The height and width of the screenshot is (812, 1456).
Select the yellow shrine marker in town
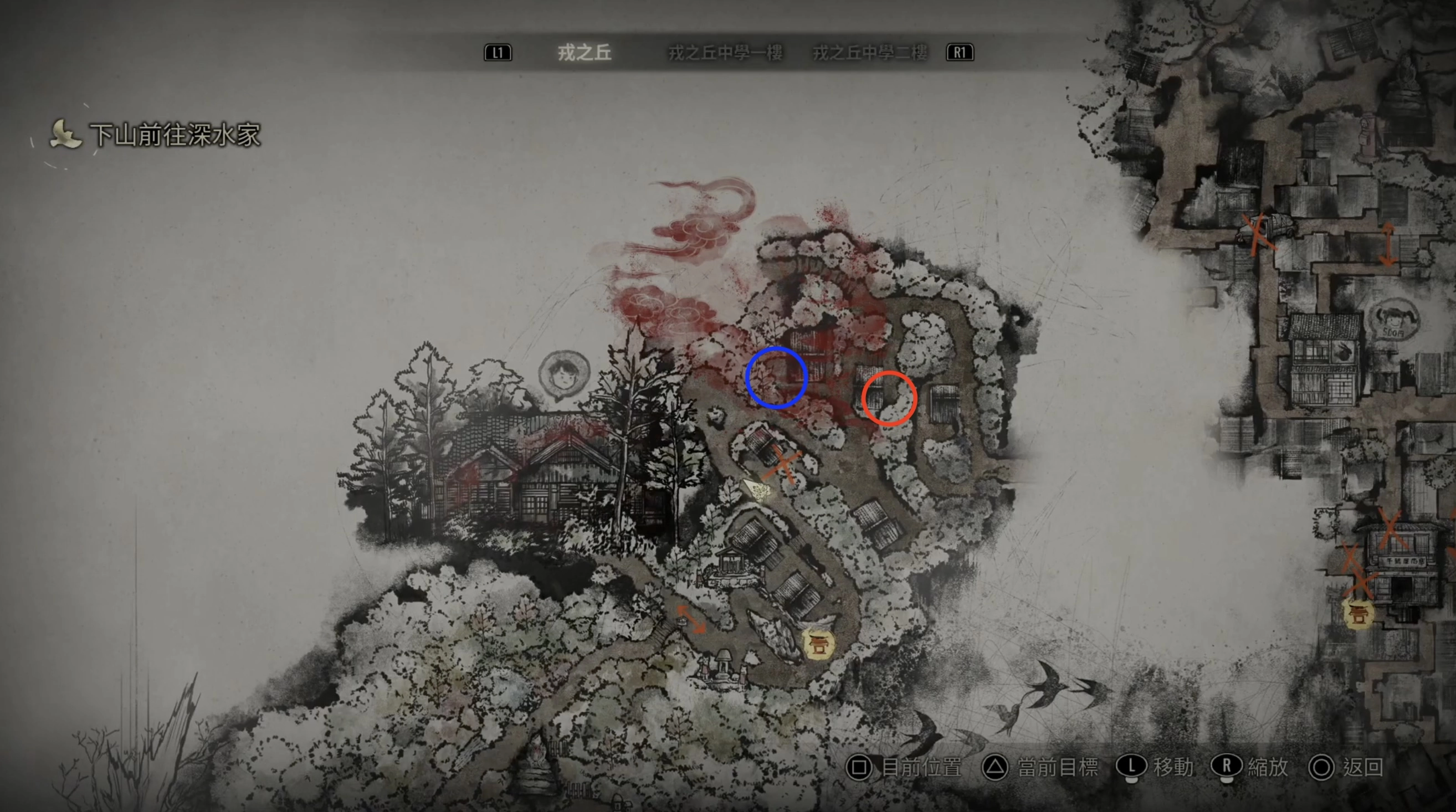tap(1357, 614)
